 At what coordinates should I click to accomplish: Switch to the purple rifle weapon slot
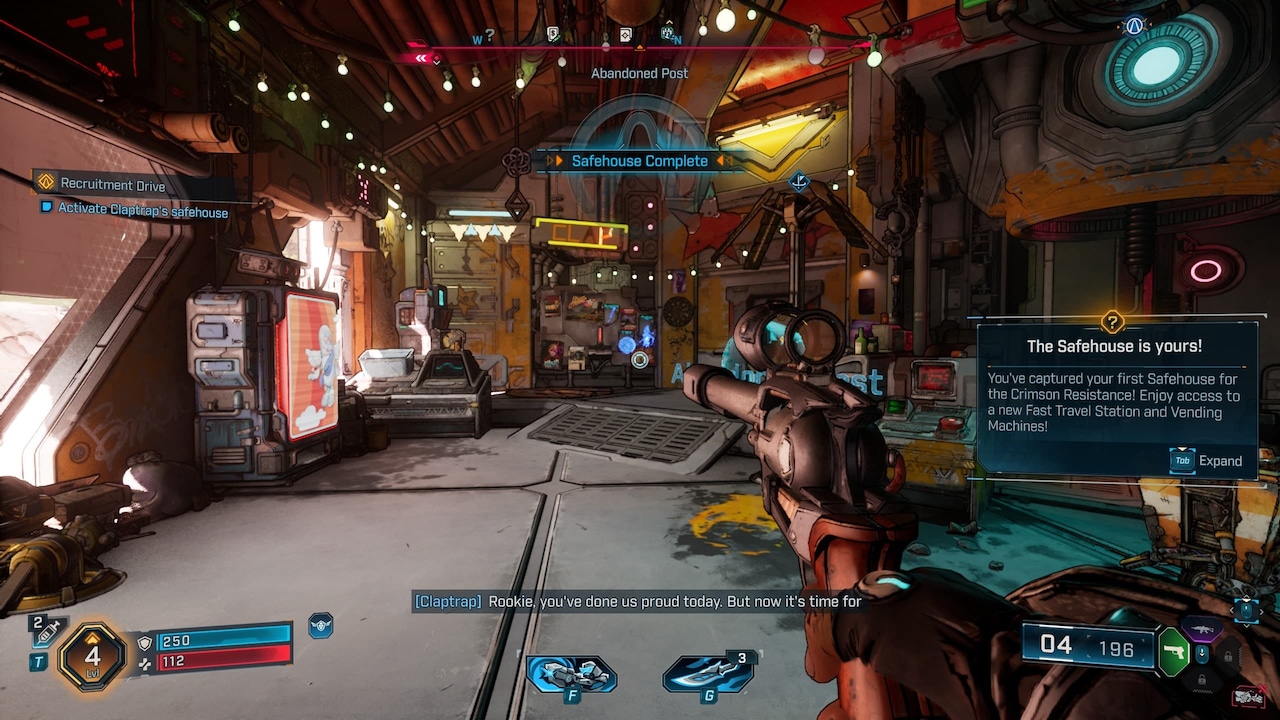(x=1200, y=628)
